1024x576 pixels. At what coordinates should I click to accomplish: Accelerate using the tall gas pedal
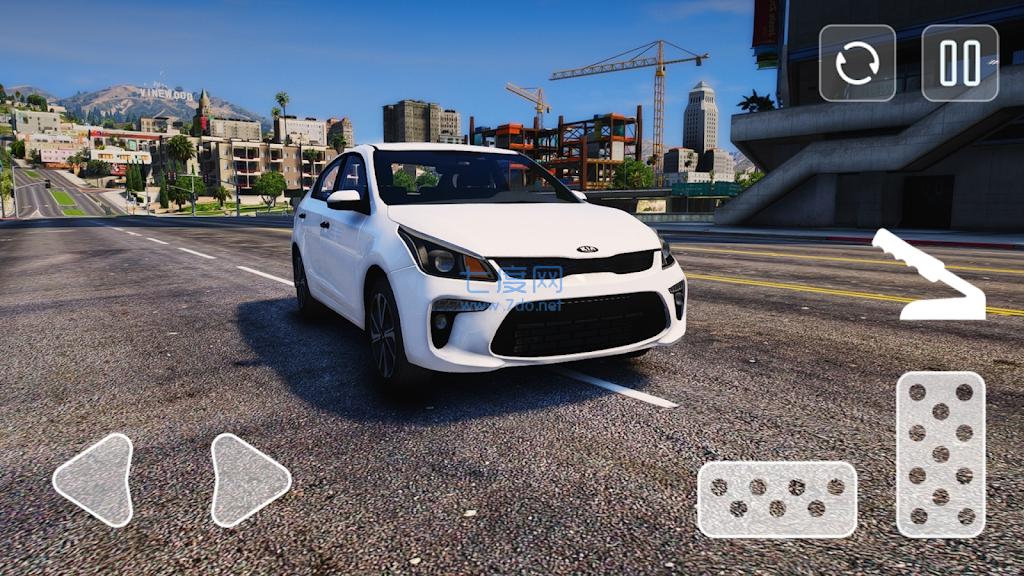pyautogui.click(x=940, y=454)
